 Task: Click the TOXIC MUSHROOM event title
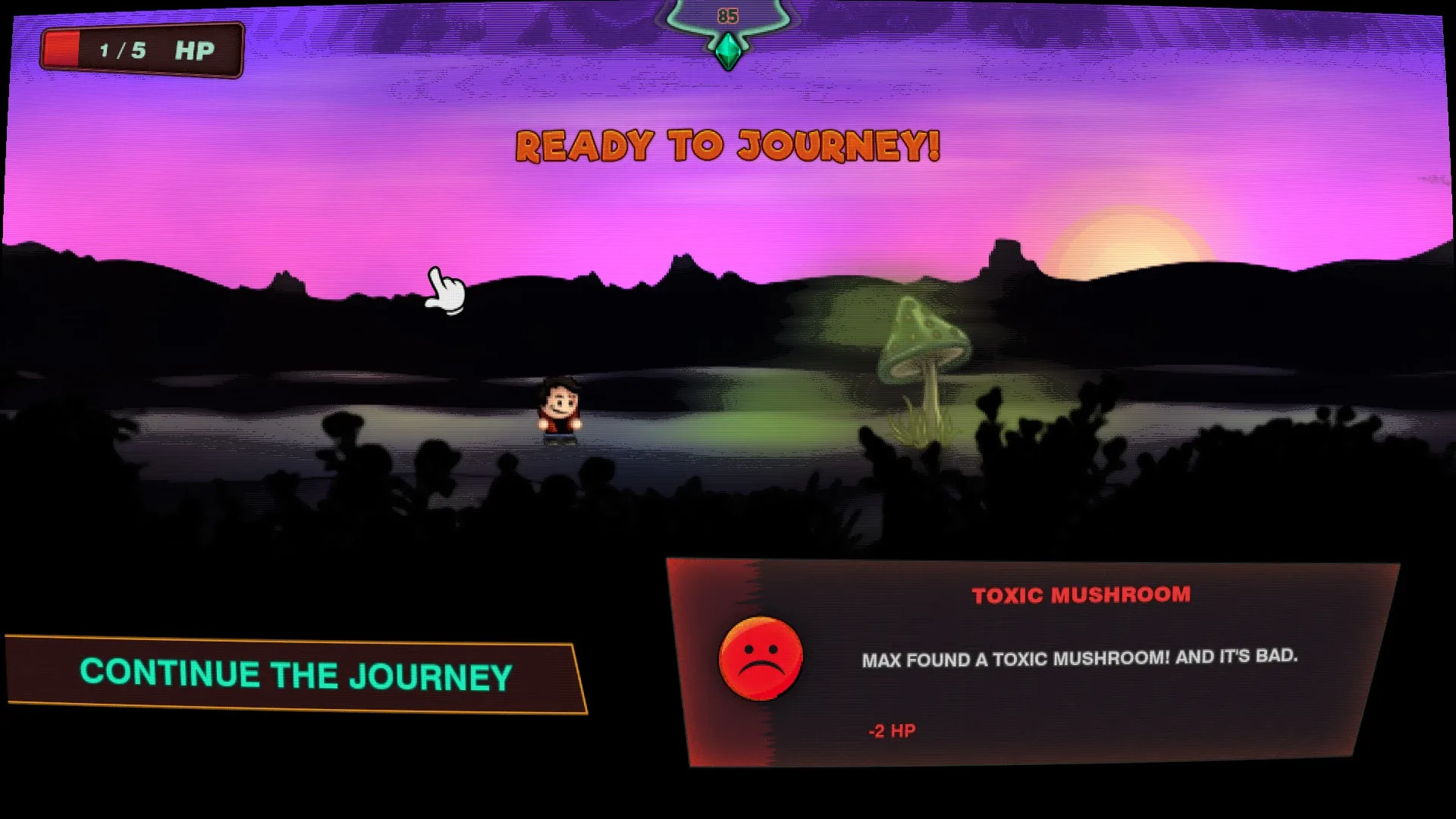pos(1080,595)
